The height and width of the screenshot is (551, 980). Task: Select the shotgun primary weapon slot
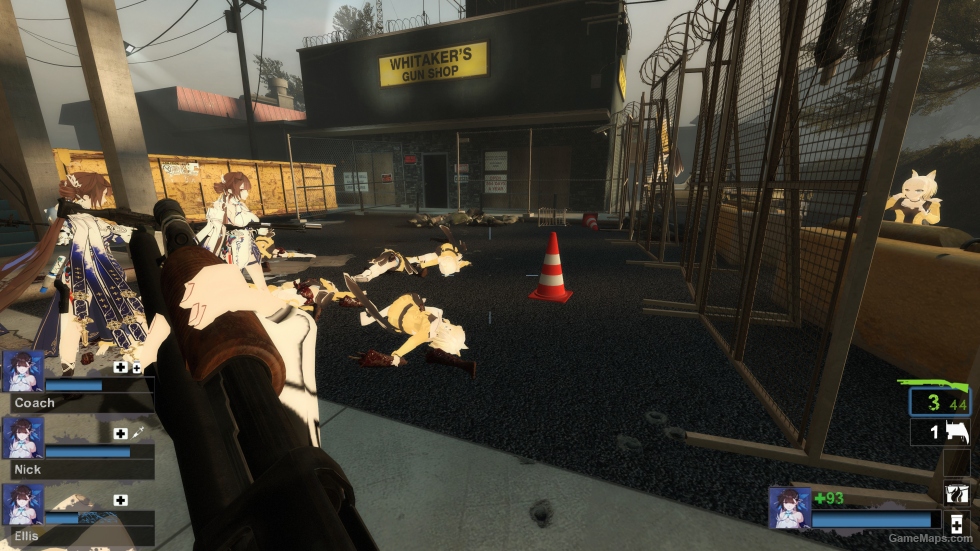click(939, 397)
